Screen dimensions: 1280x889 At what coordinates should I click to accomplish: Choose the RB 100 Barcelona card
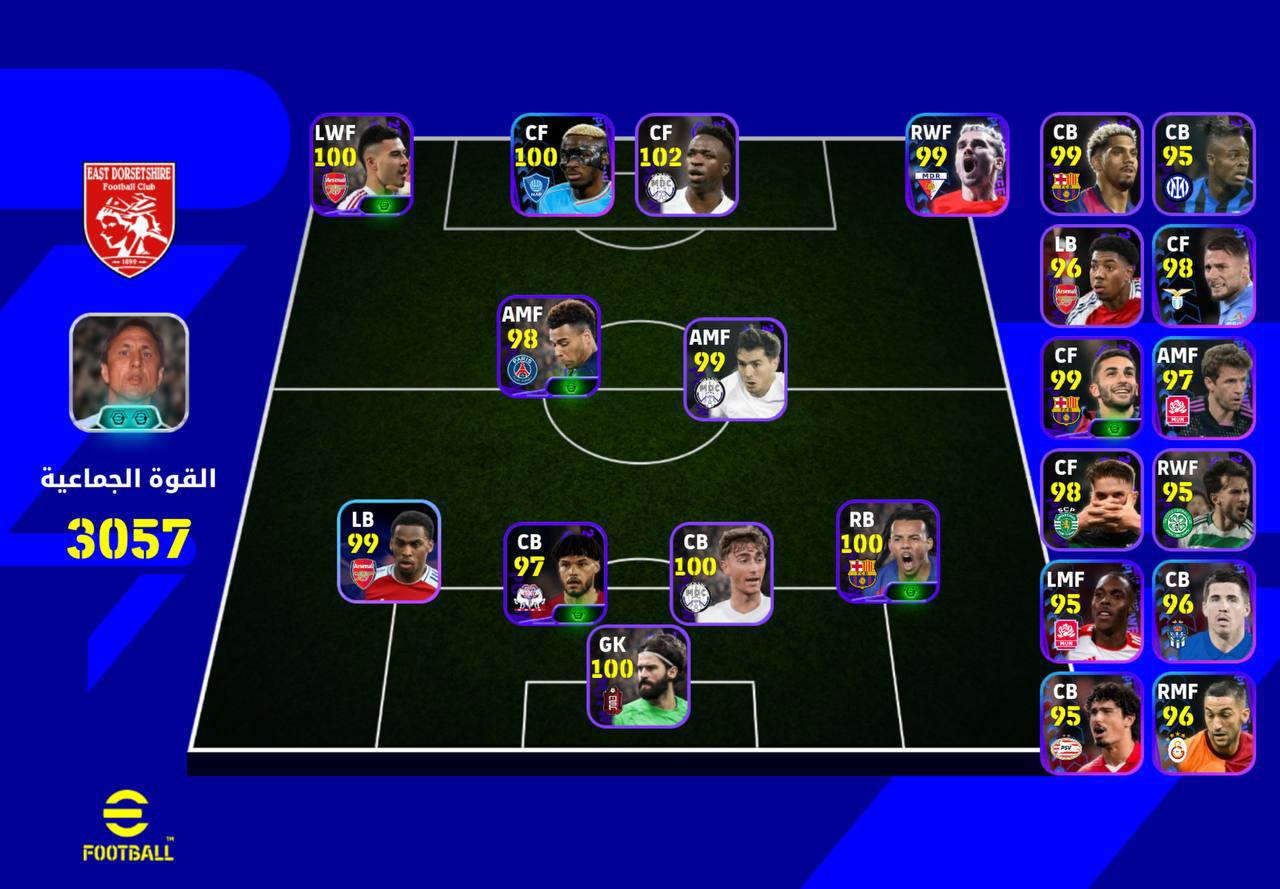(888, 551)
